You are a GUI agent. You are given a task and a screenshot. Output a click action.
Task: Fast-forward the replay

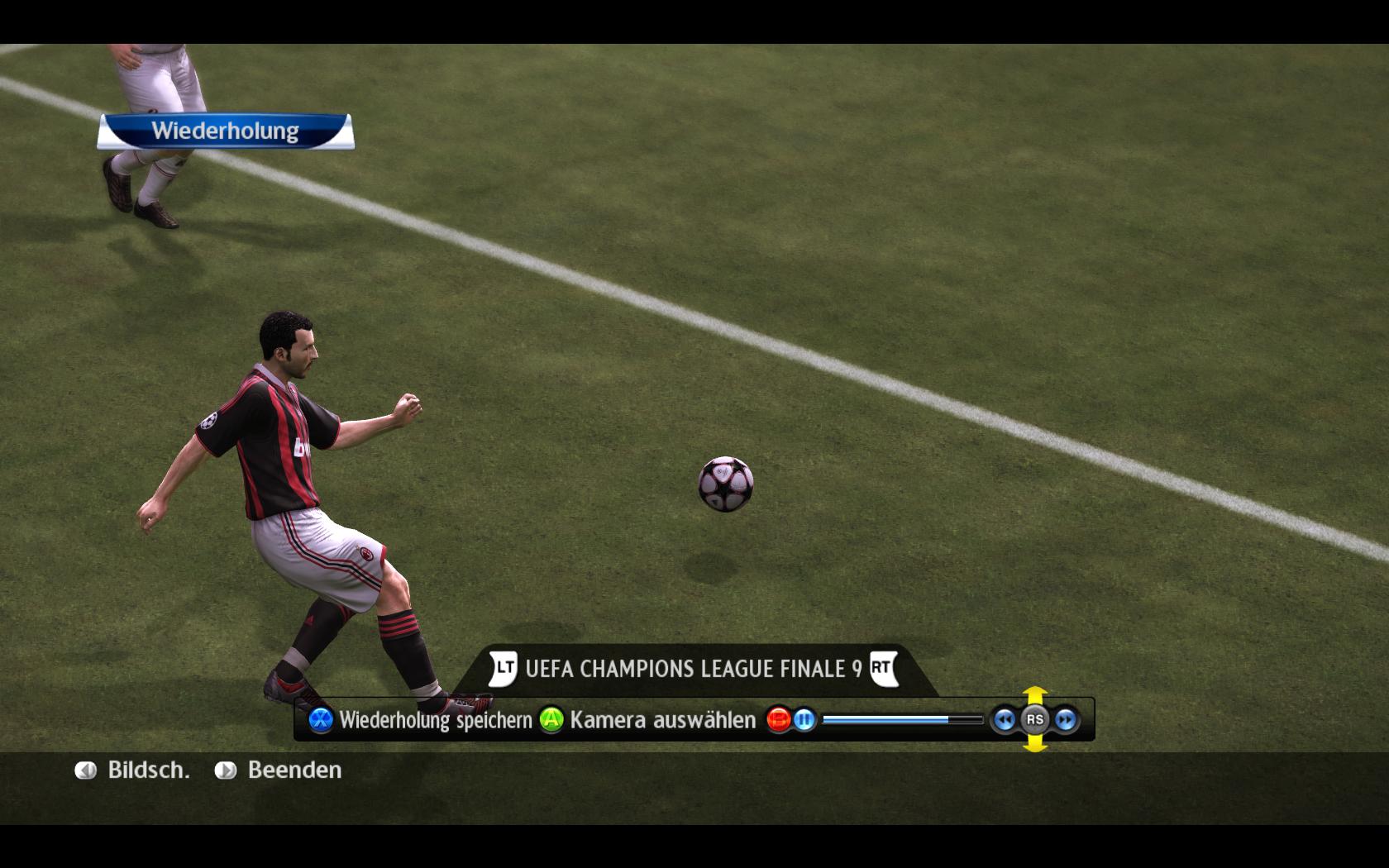1066,720
